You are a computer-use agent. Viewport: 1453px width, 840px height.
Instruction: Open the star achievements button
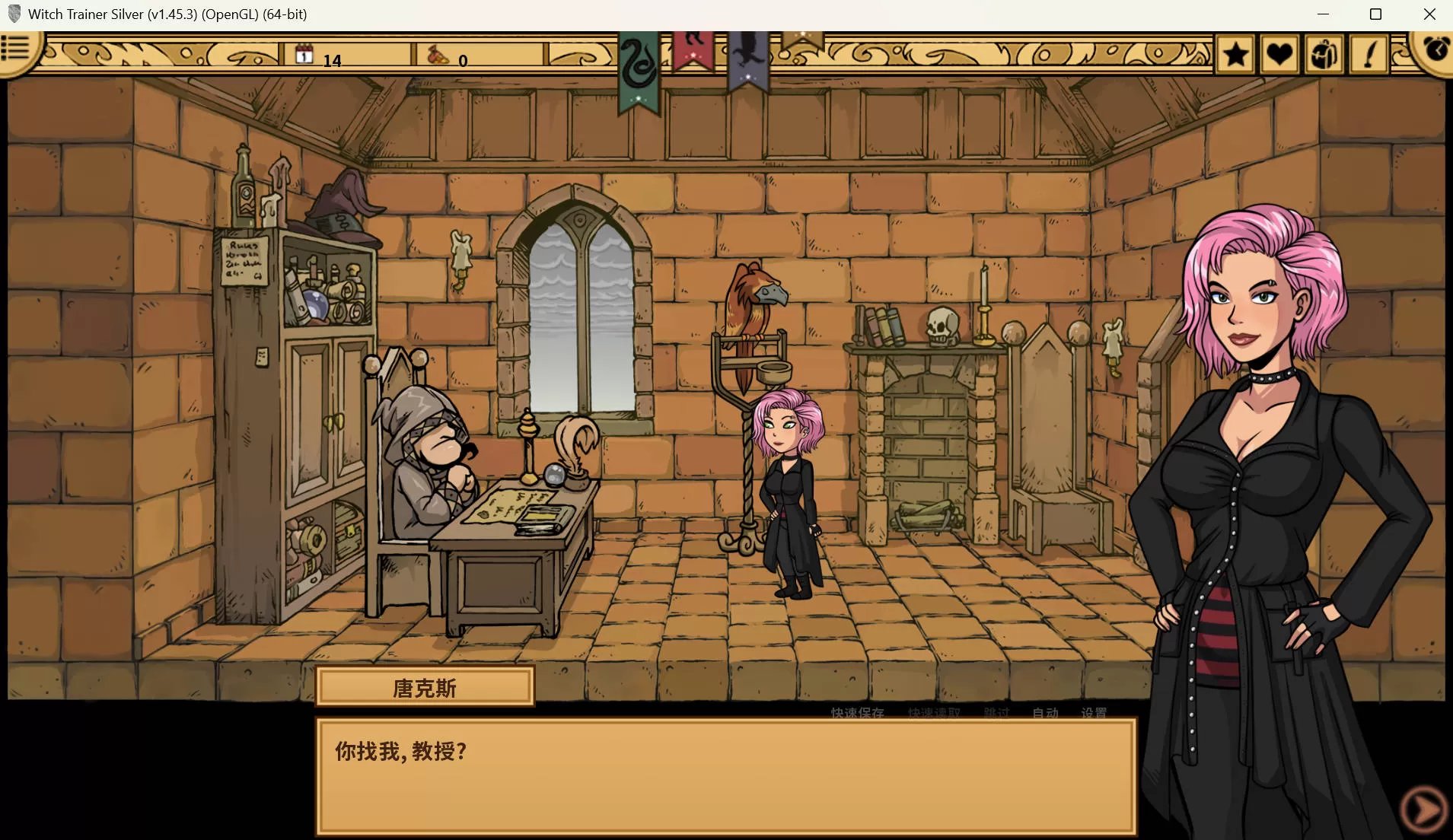click(1235, 54)
